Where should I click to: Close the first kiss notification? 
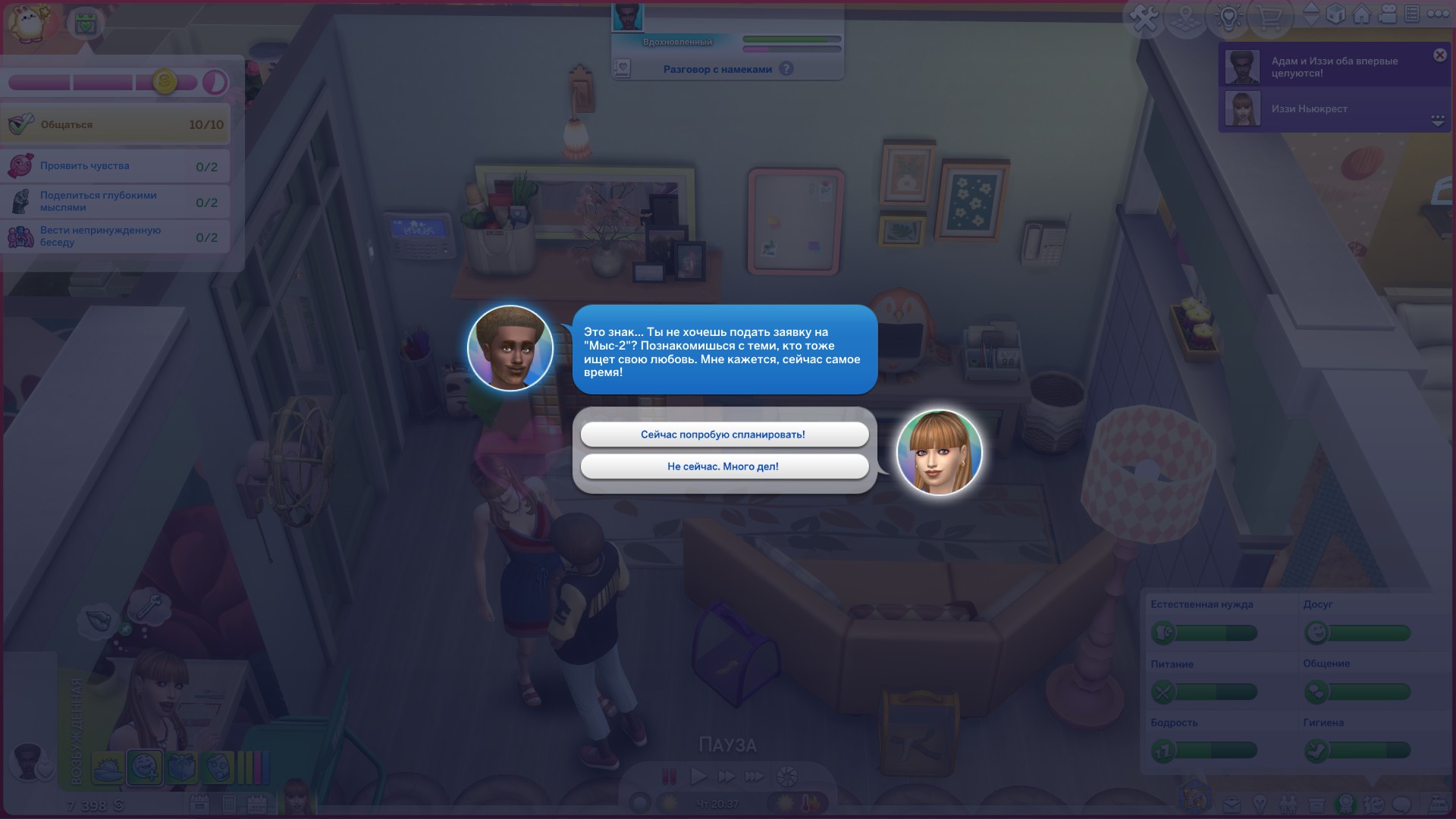click(x=1439, y=55)
